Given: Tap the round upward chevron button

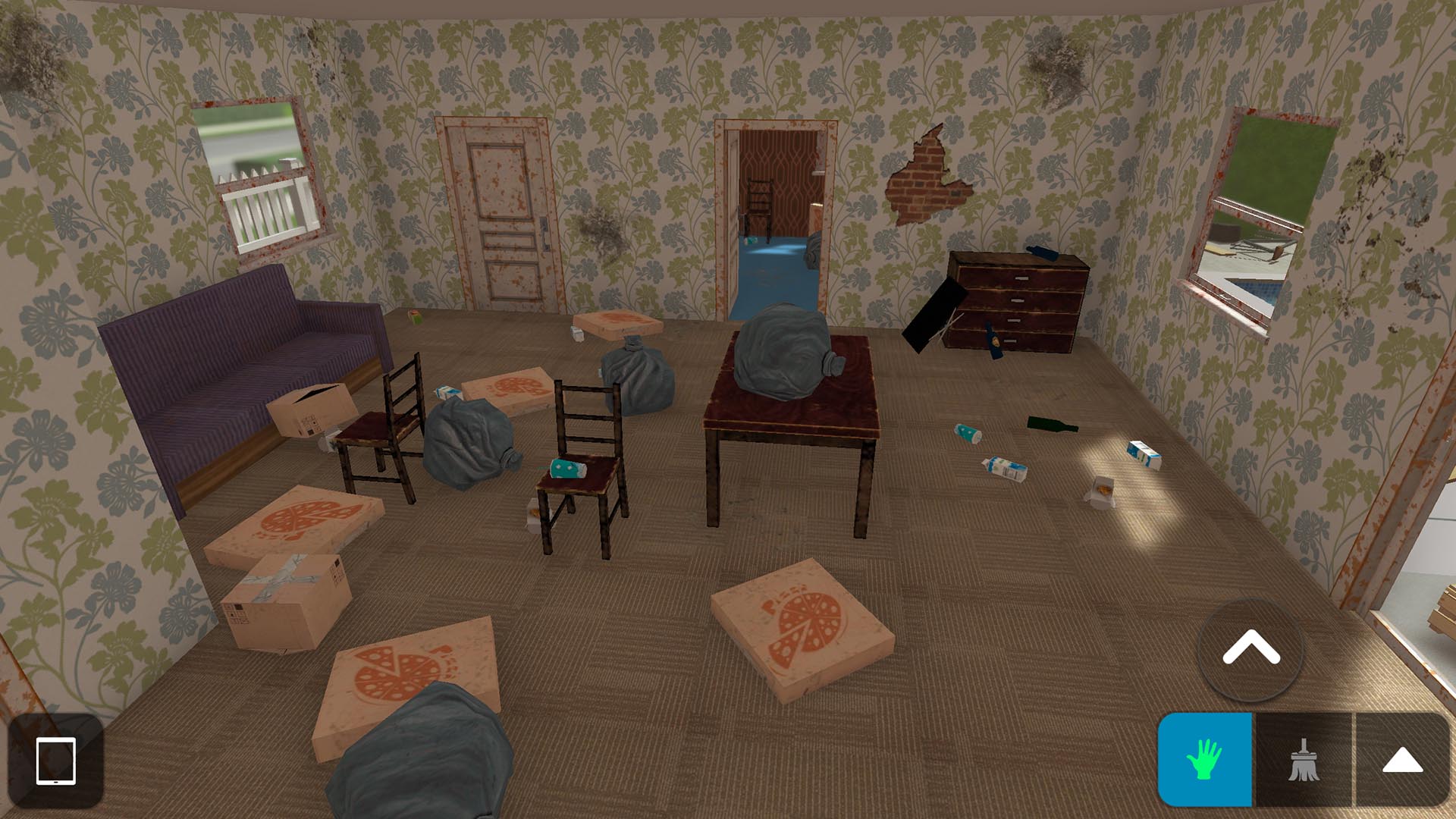Looking at the screenshot, I should (1250, 649).
